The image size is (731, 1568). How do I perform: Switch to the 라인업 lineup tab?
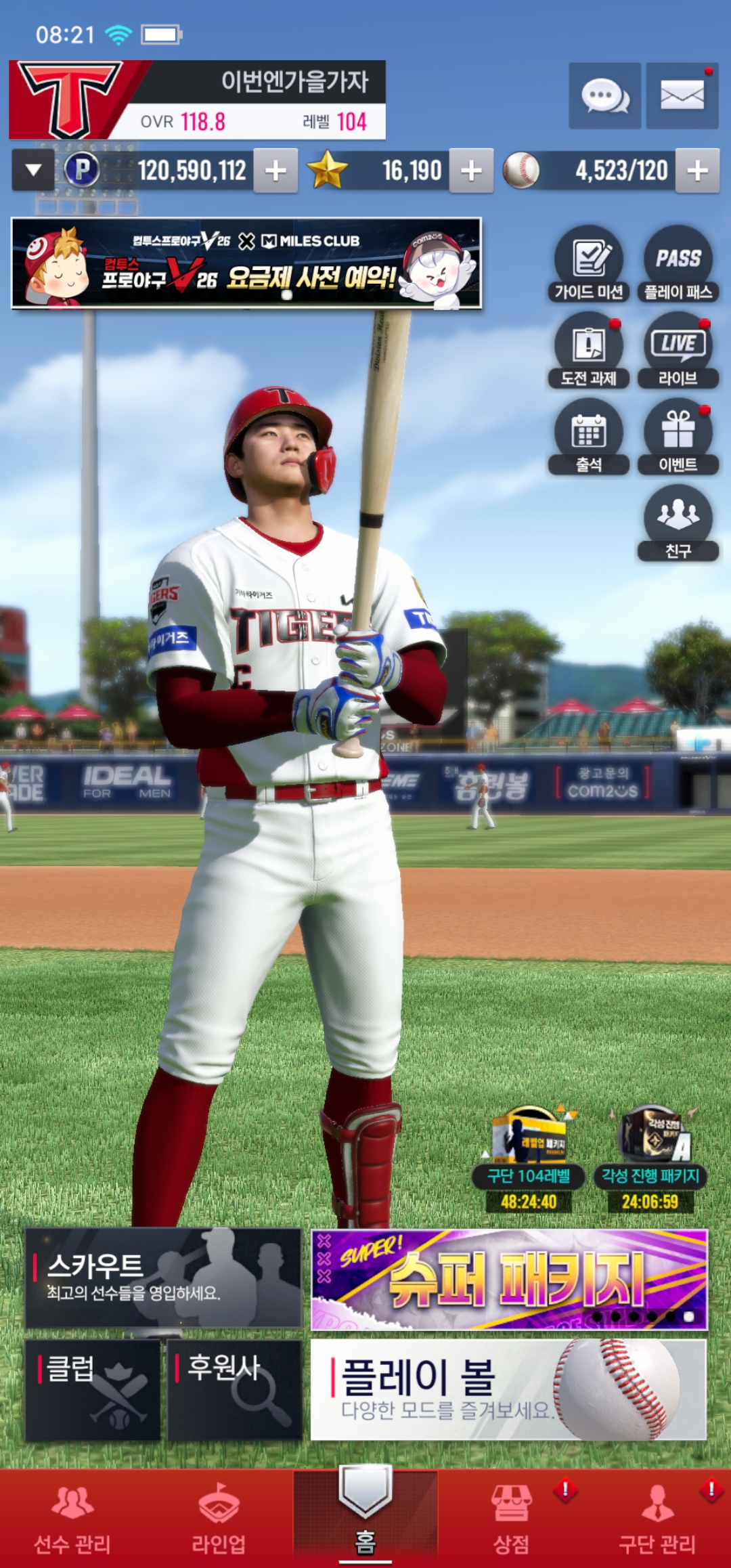click(219, 1519)
